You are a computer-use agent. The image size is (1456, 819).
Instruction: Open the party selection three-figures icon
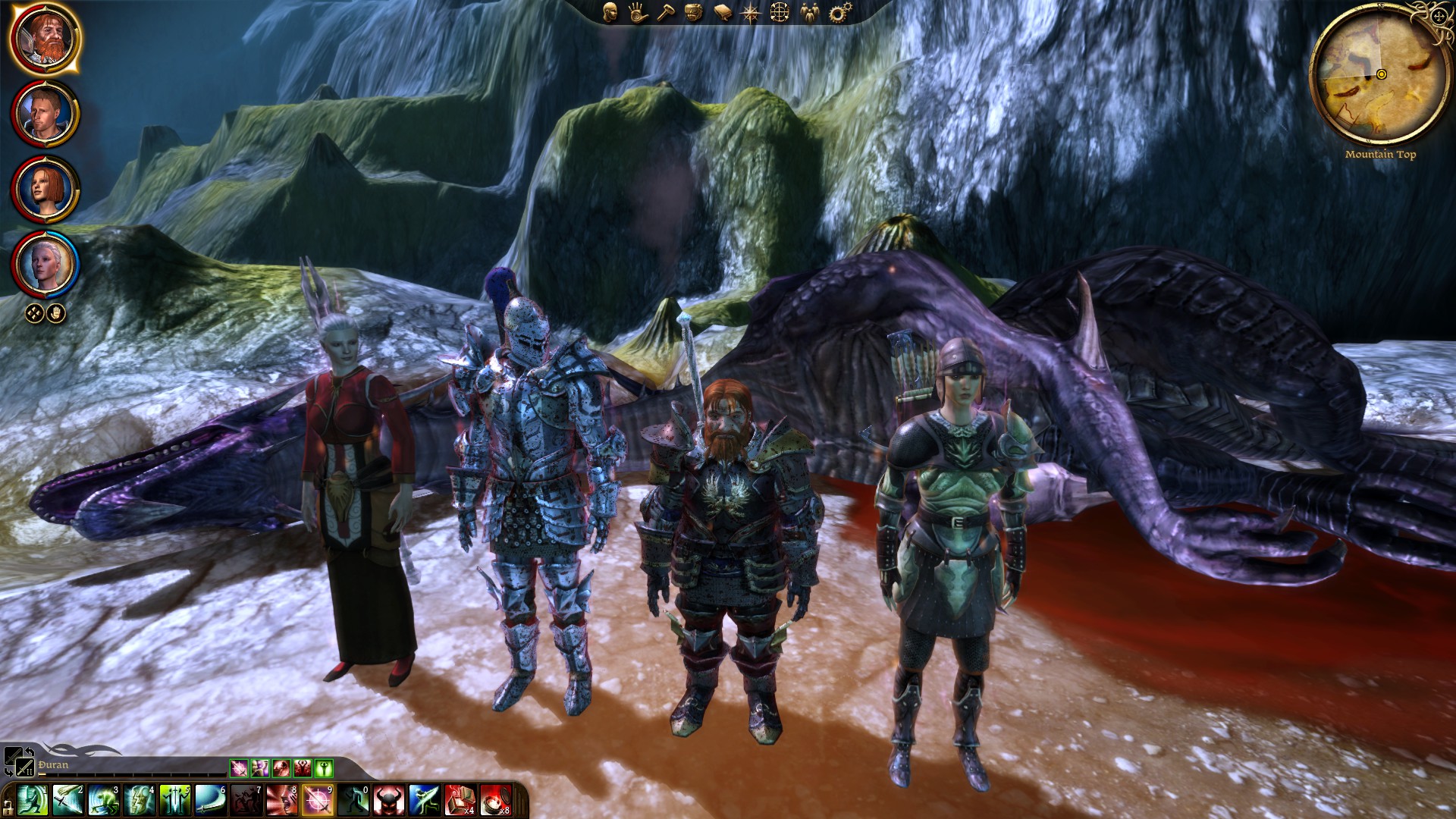pos(809,12)
